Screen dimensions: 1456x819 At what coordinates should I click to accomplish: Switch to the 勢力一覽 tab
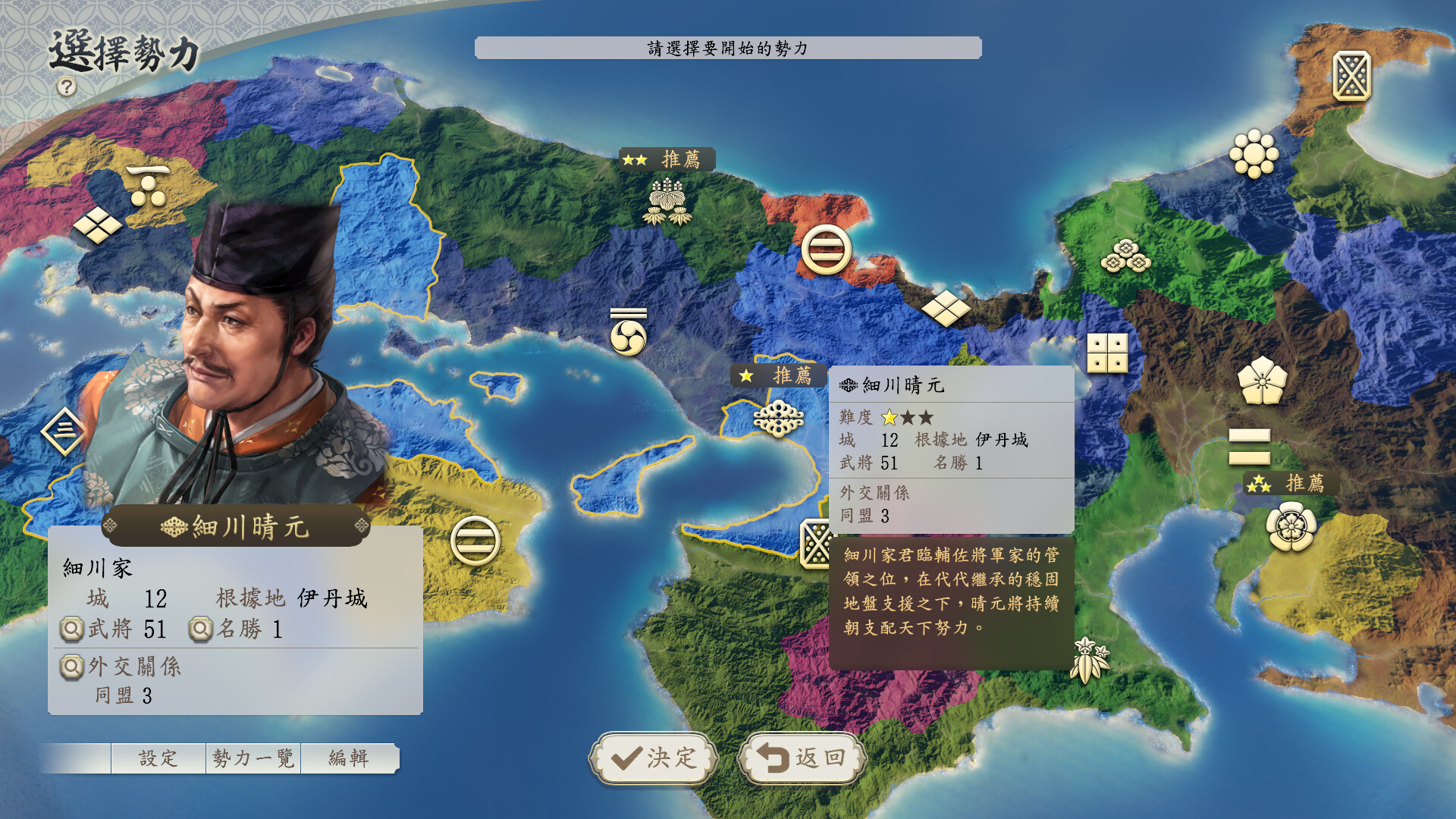pos(254,756)
